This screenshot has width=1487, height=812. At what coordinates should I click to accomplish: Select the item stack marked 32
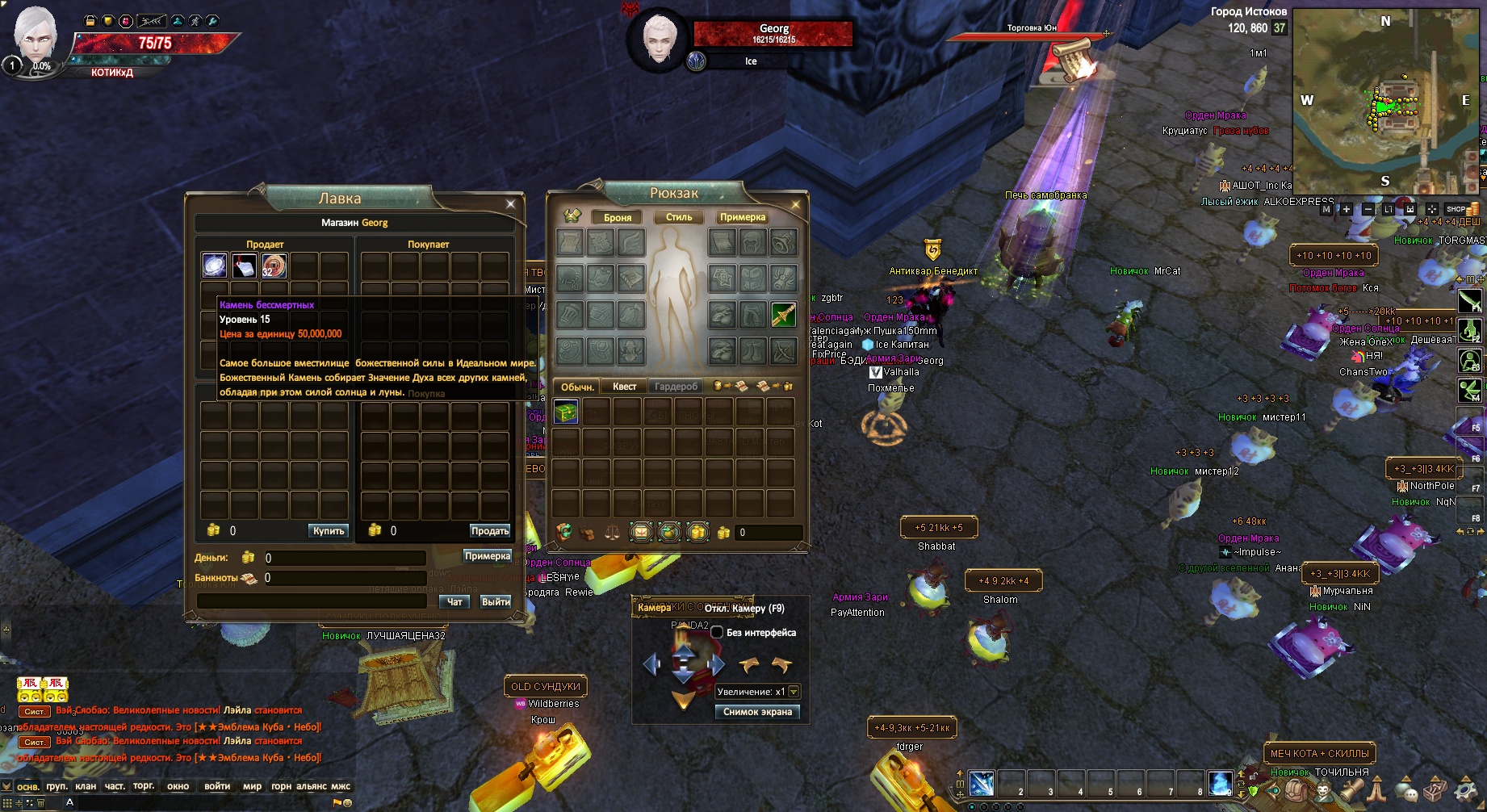(x=274, y=266)
